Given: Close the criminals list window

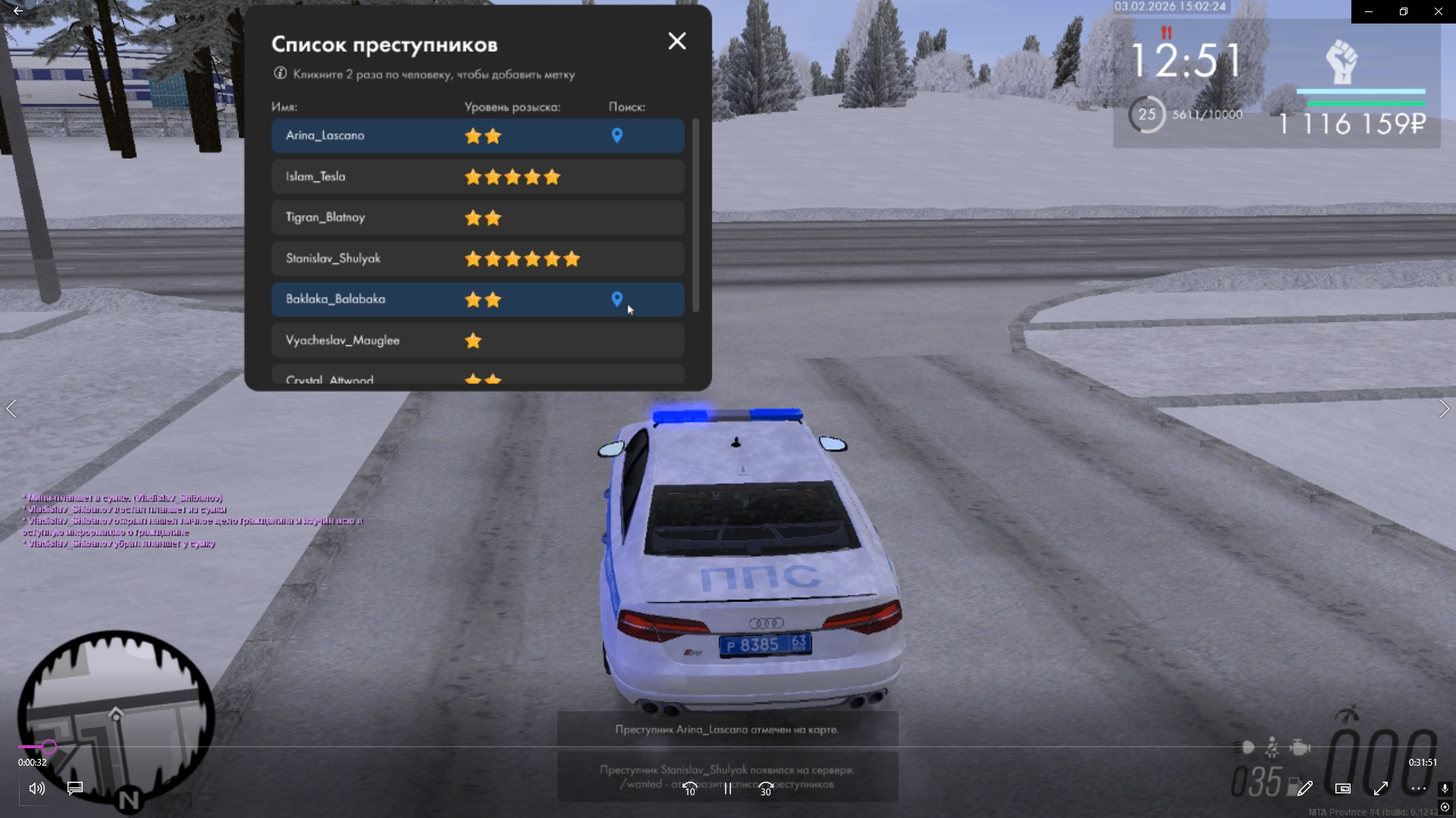Looking at the screenshot, I should [x=676, y=41].
